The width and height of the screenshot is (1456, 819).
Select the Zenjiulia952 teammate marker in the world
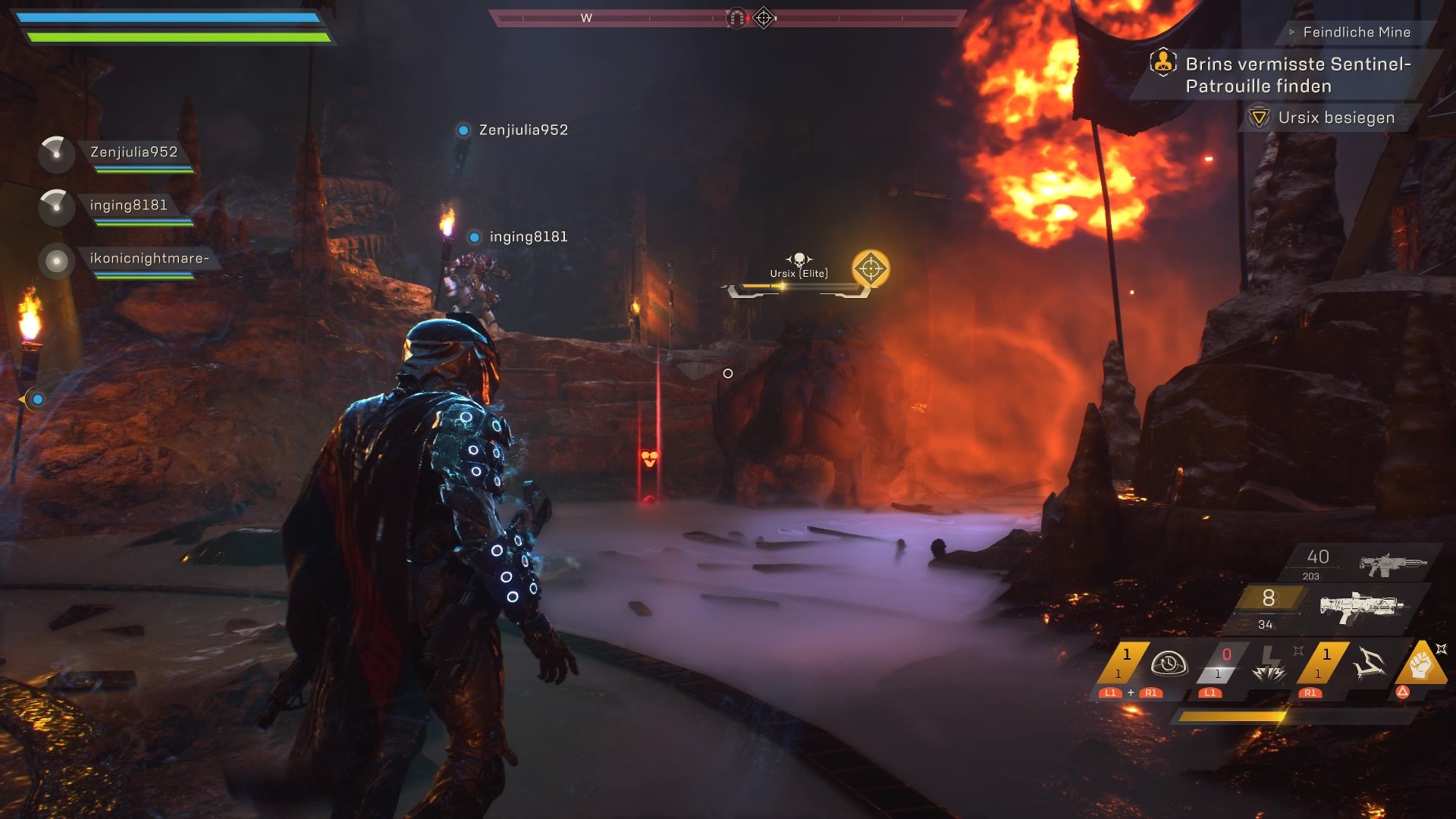click(463, 130)
